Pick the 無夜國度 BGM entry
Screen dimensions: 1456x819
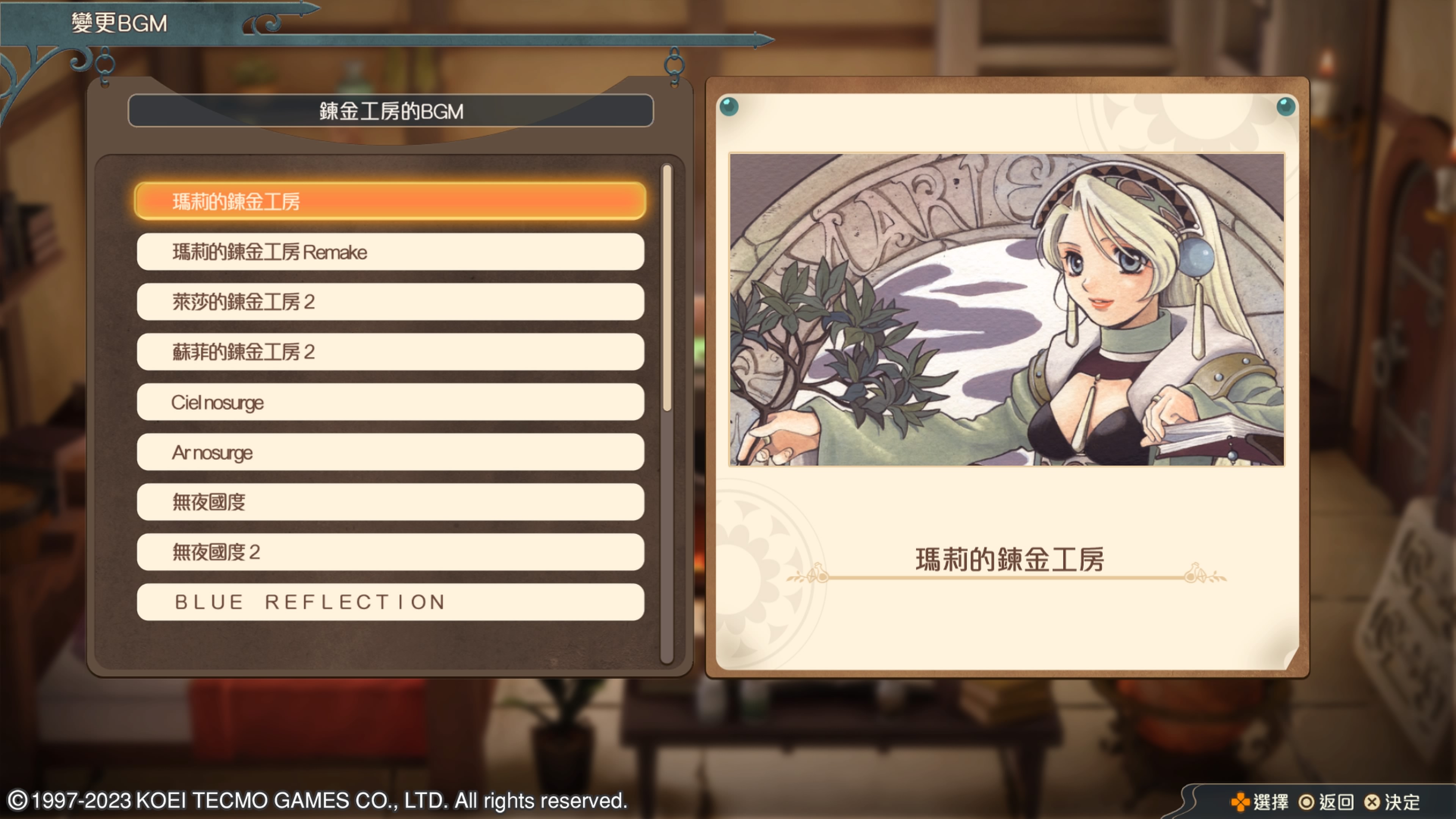[x=390, y=502]
